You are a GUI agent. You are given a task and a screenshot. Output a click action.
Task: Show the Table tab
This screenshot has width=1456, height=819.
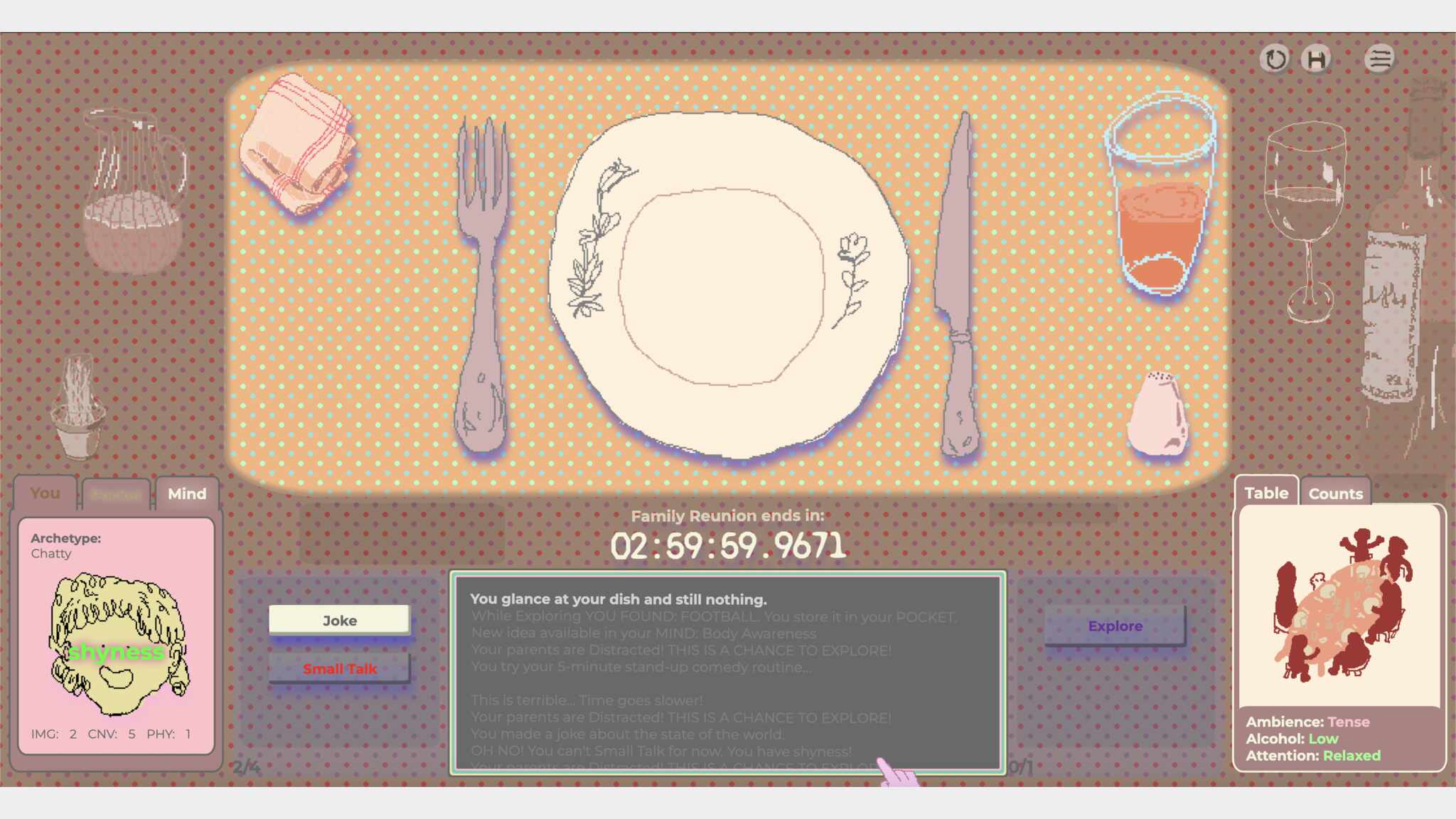1266,493
